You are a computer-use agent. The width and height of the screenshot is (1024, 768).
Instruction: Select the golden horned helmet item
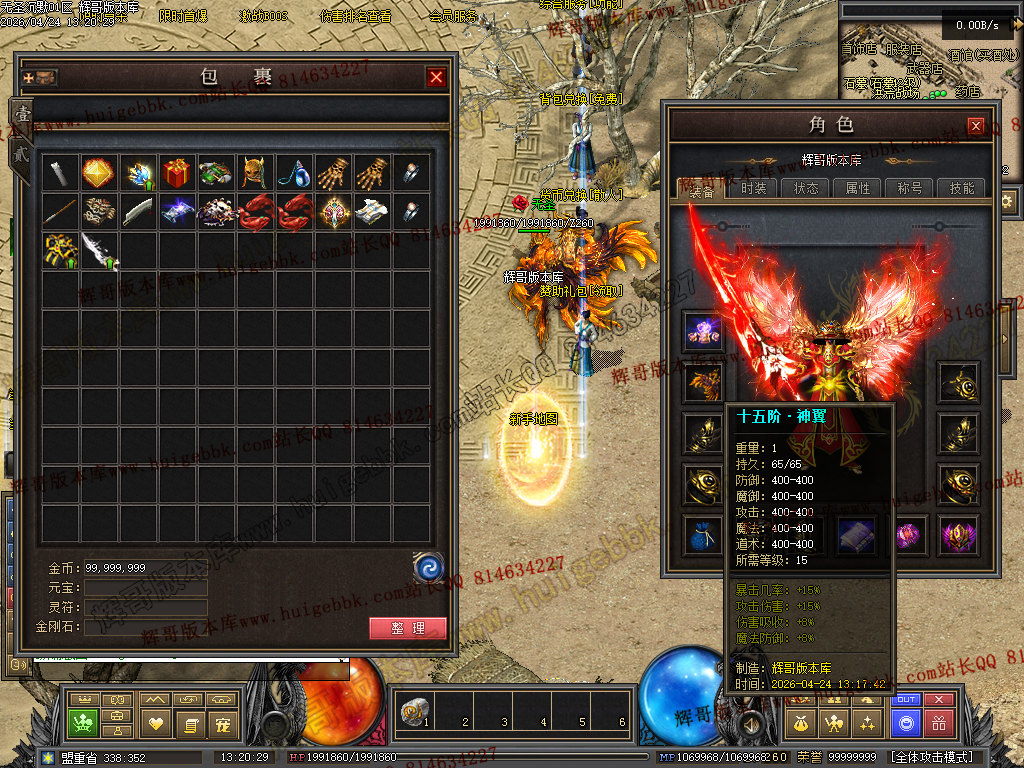coord(254,173)
